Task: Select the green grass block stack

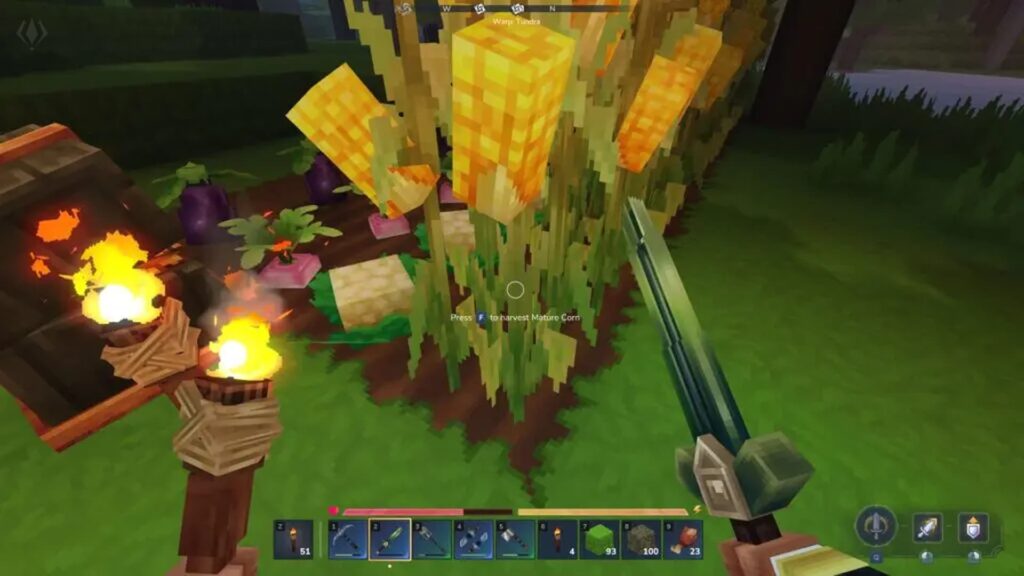Action: 599,540
